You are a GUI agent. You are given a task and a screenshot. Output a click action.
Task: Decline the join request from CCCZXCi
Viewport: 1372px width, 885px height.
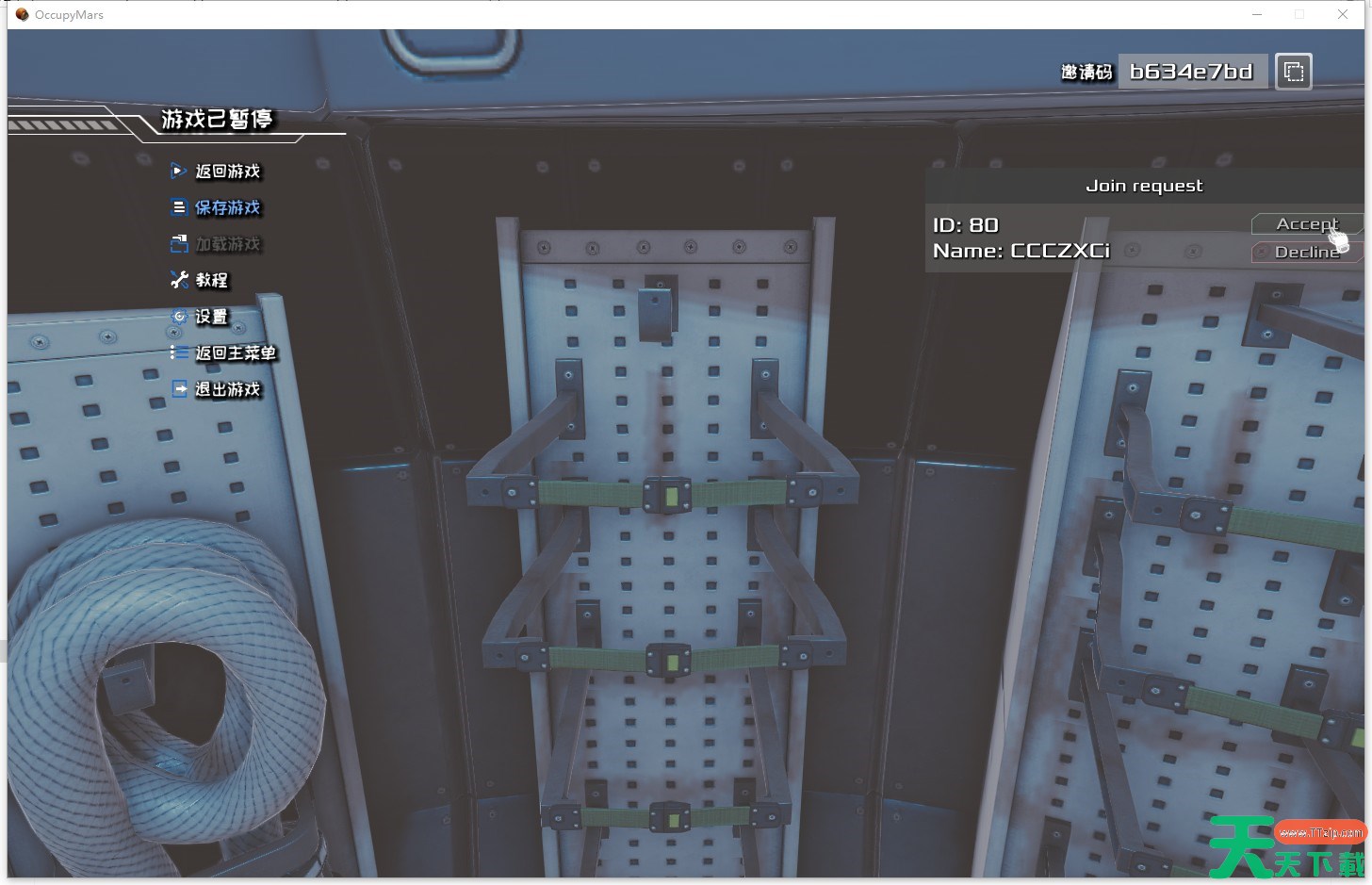[x=1305, y=253]
